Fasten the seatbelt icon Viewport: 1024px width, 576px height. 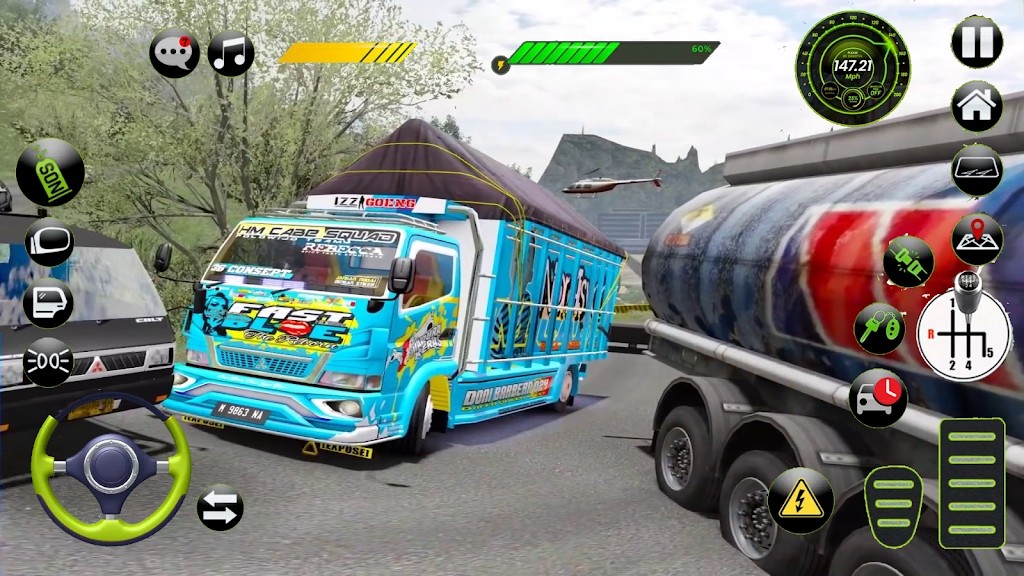(908, 262)
